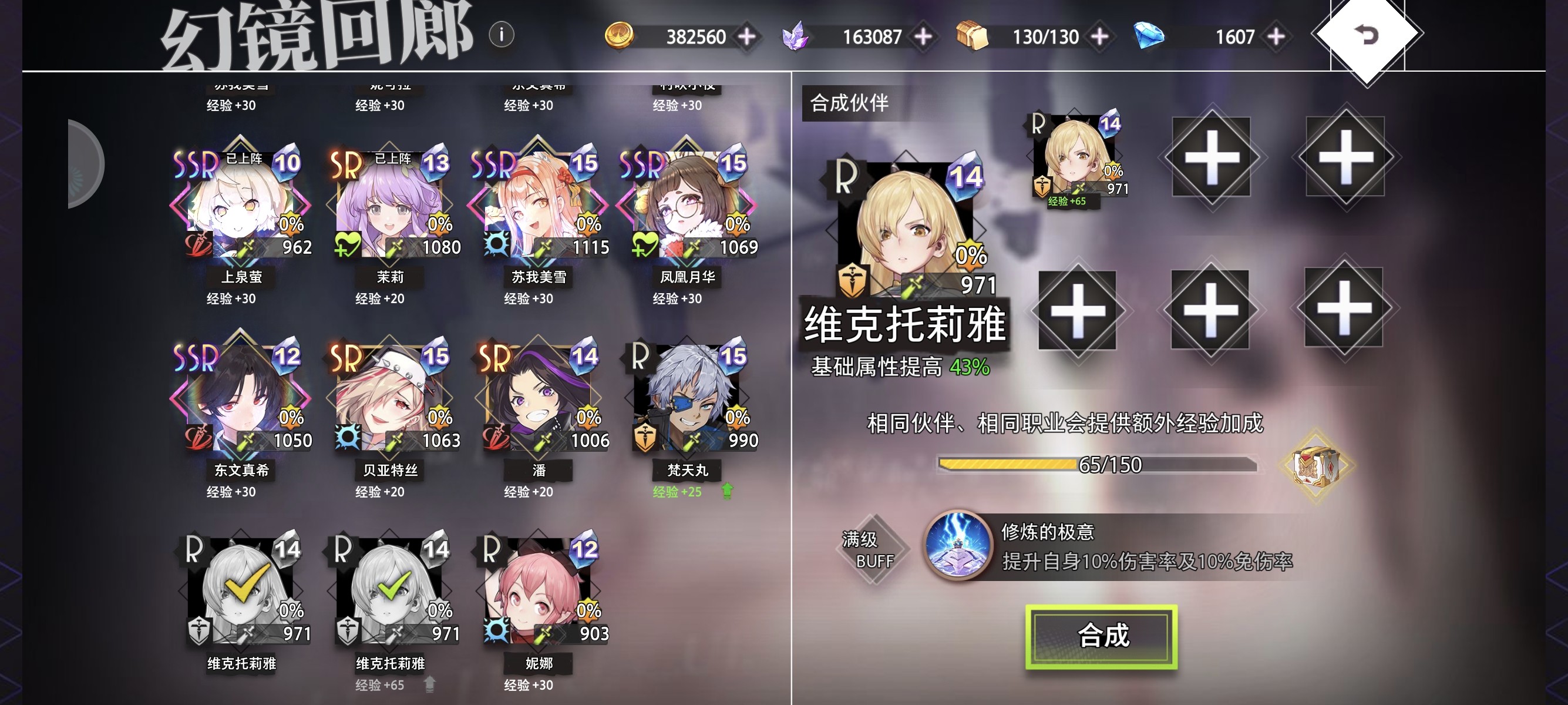Go back with the return arrow button
This screenshot has height=705, width=1568.
click(x=1367, y=35)
